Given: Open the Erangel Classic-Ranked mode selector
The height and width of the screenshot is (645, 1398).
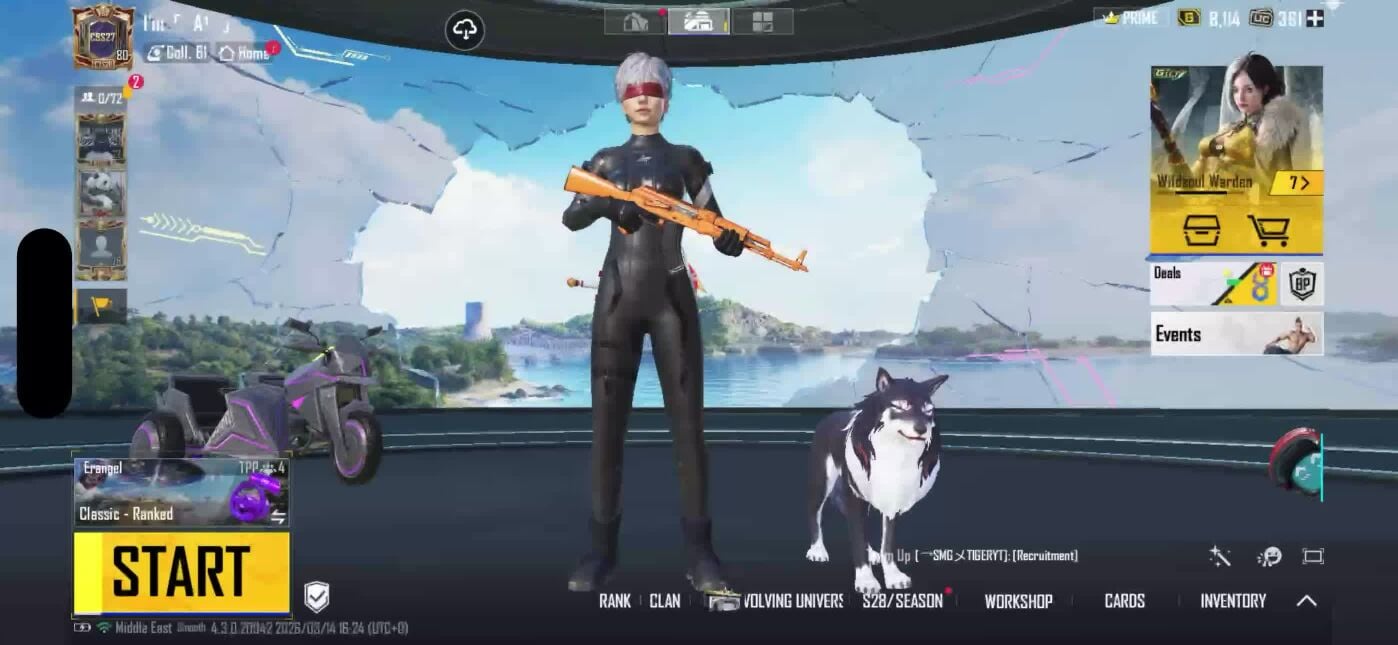Looking at the screenshot, I should click(x=181, y=491).
